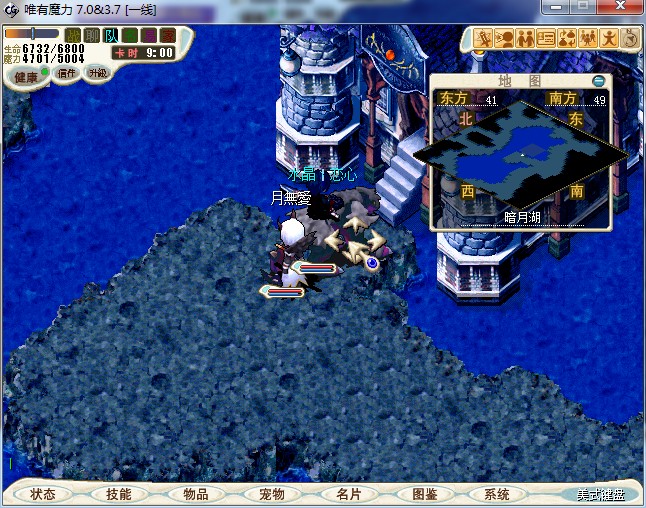
Task: Open the 系统 system menu
Action: [497, 494]
